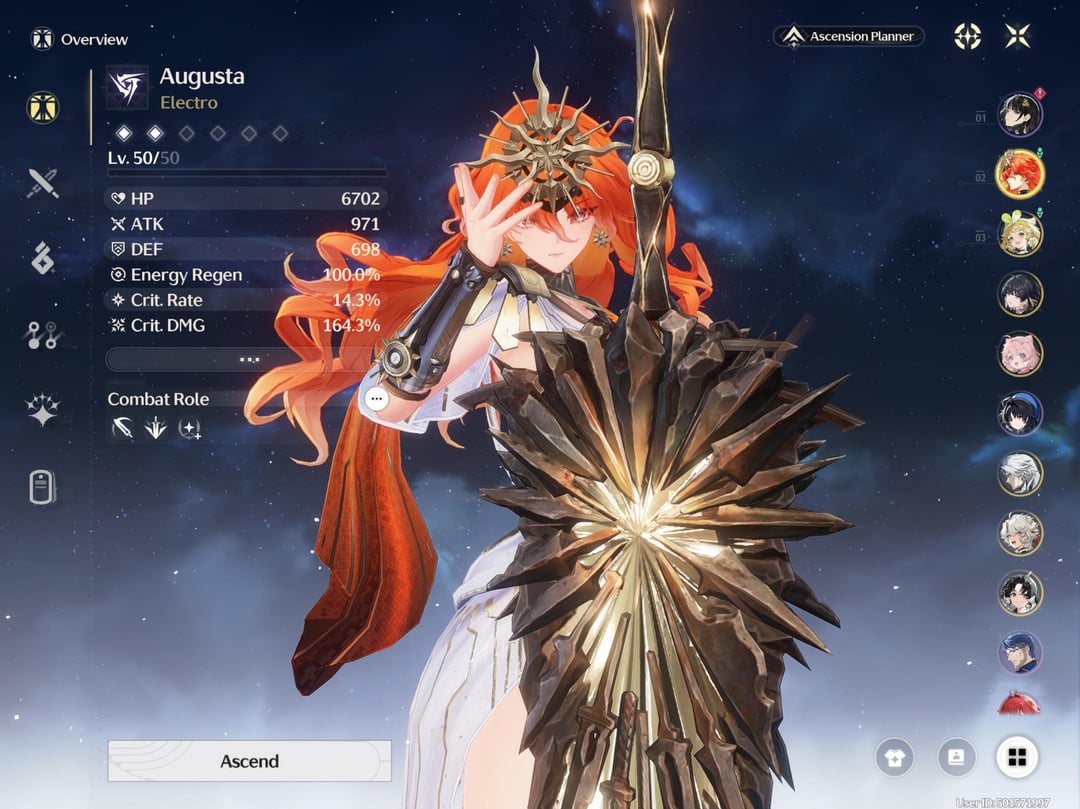The image size is (1080, 809).
Task: Expand the full stats list with the dots bar
Action: pyautogui.click(x=249, y=358)
